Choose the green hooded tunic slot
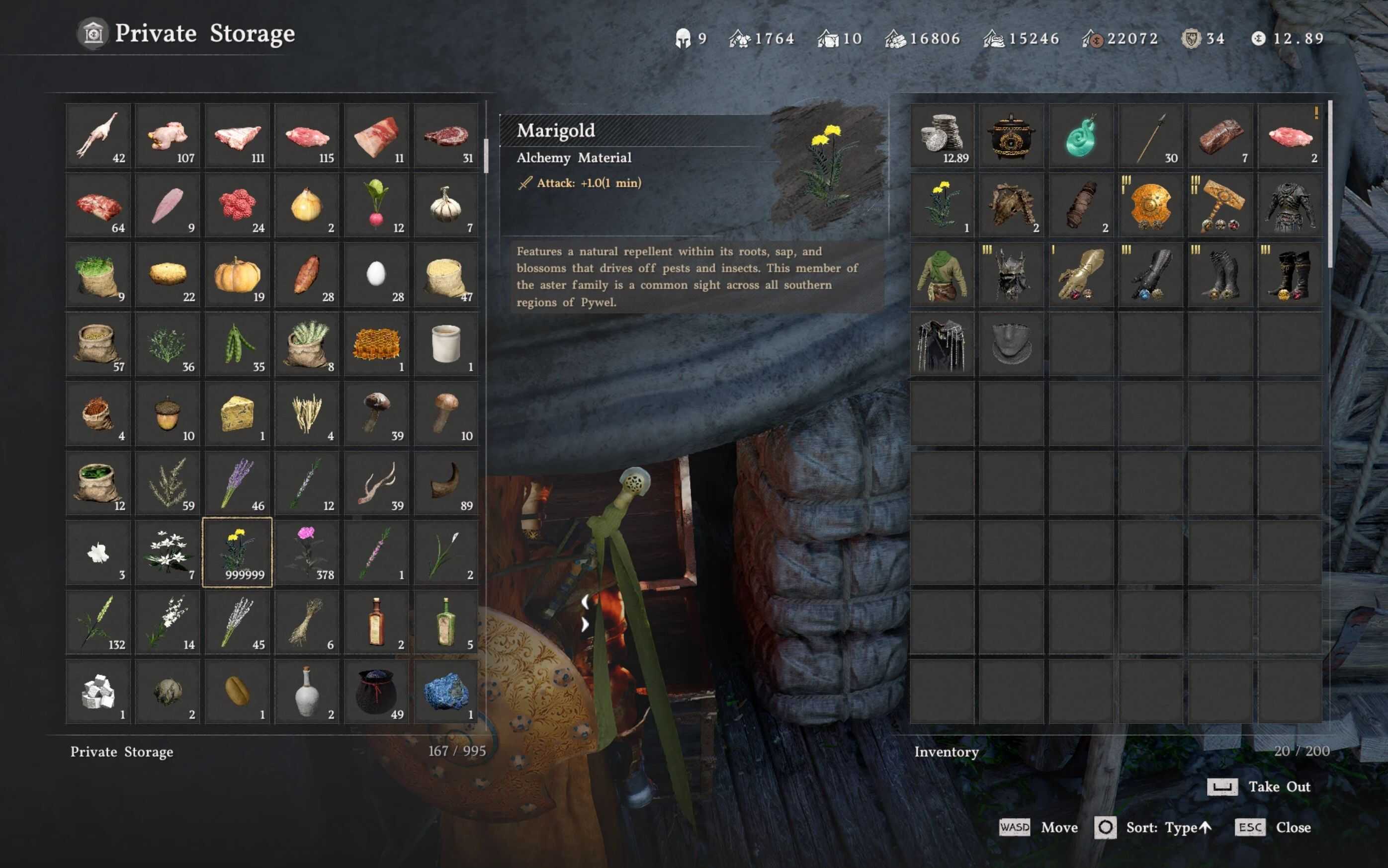Screen dimensions: 1388x868 tap(942, 275)
